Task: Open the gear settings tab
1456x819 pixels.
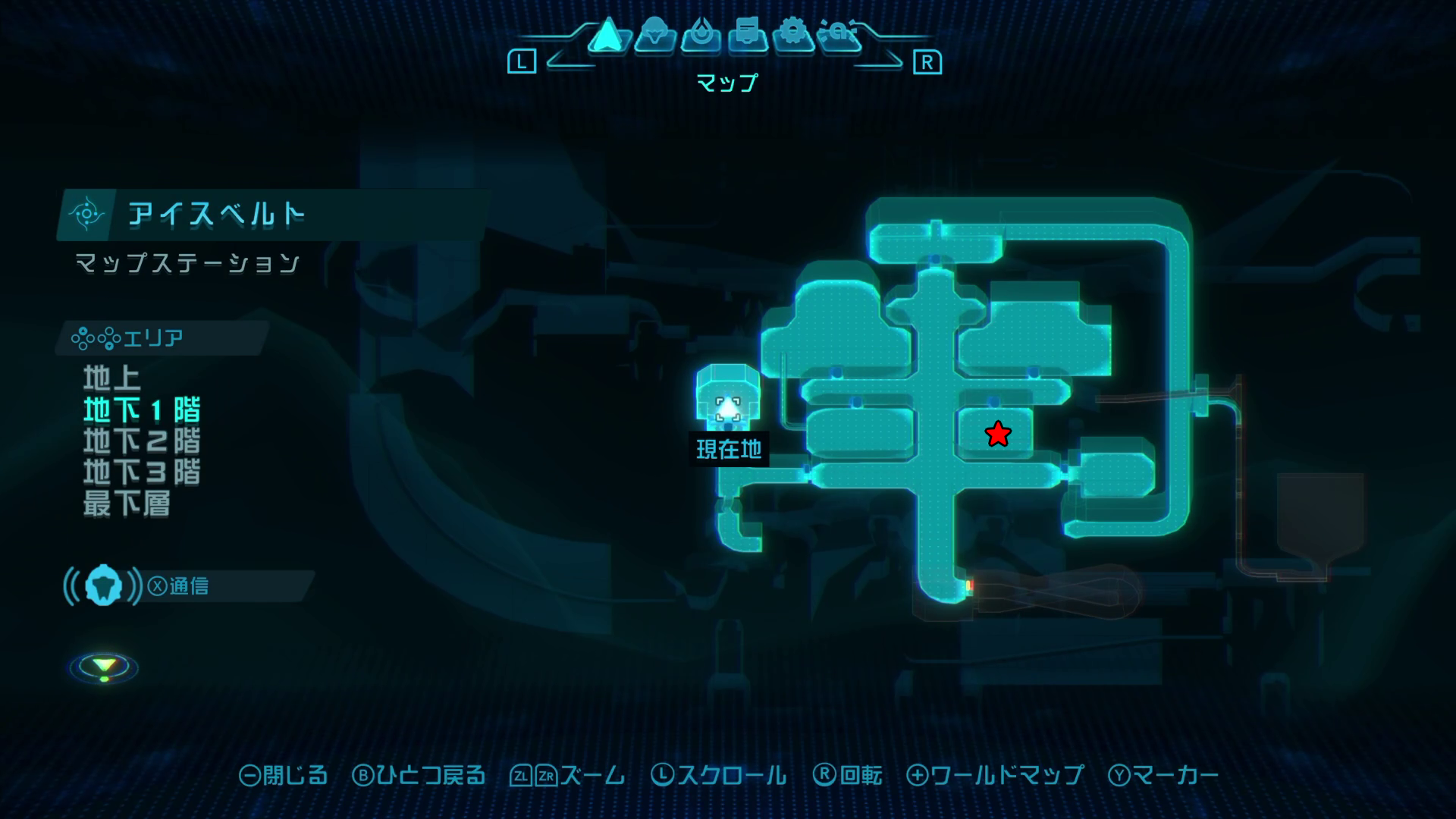Action: click(793, 36)
